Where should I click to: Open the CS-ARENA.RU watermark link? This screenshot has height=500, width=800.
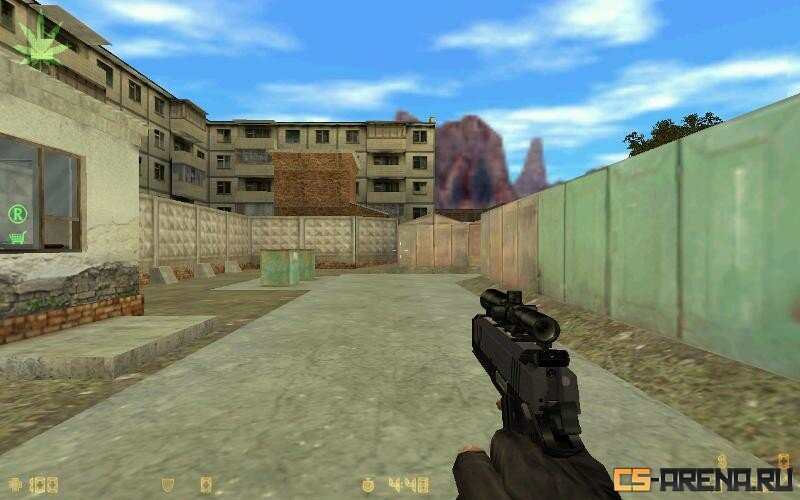[x=702, y=480]
